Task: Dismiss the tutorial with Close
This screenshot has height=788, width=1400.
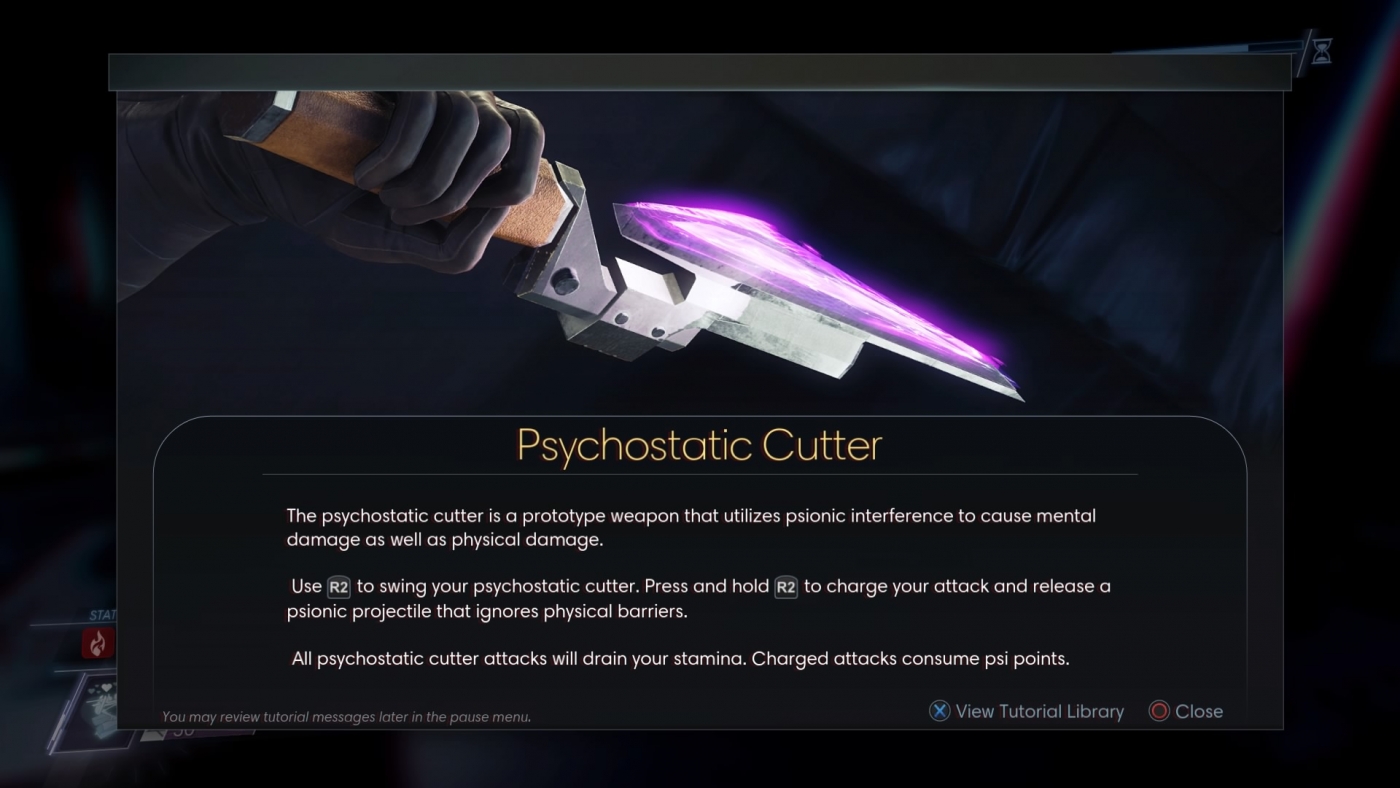Action: click(1197, 711)
